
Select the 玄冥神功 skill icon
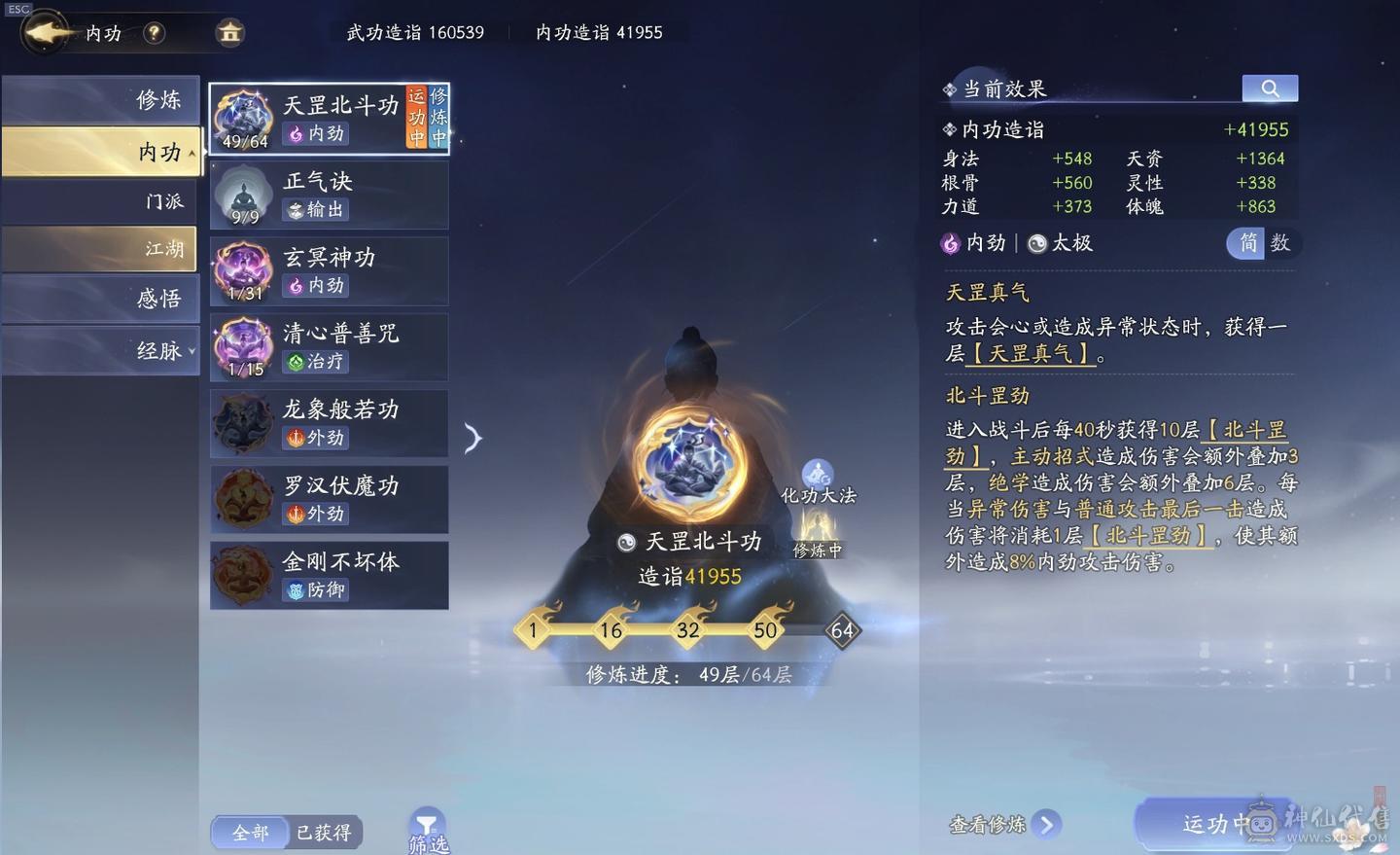coord(241,269)
